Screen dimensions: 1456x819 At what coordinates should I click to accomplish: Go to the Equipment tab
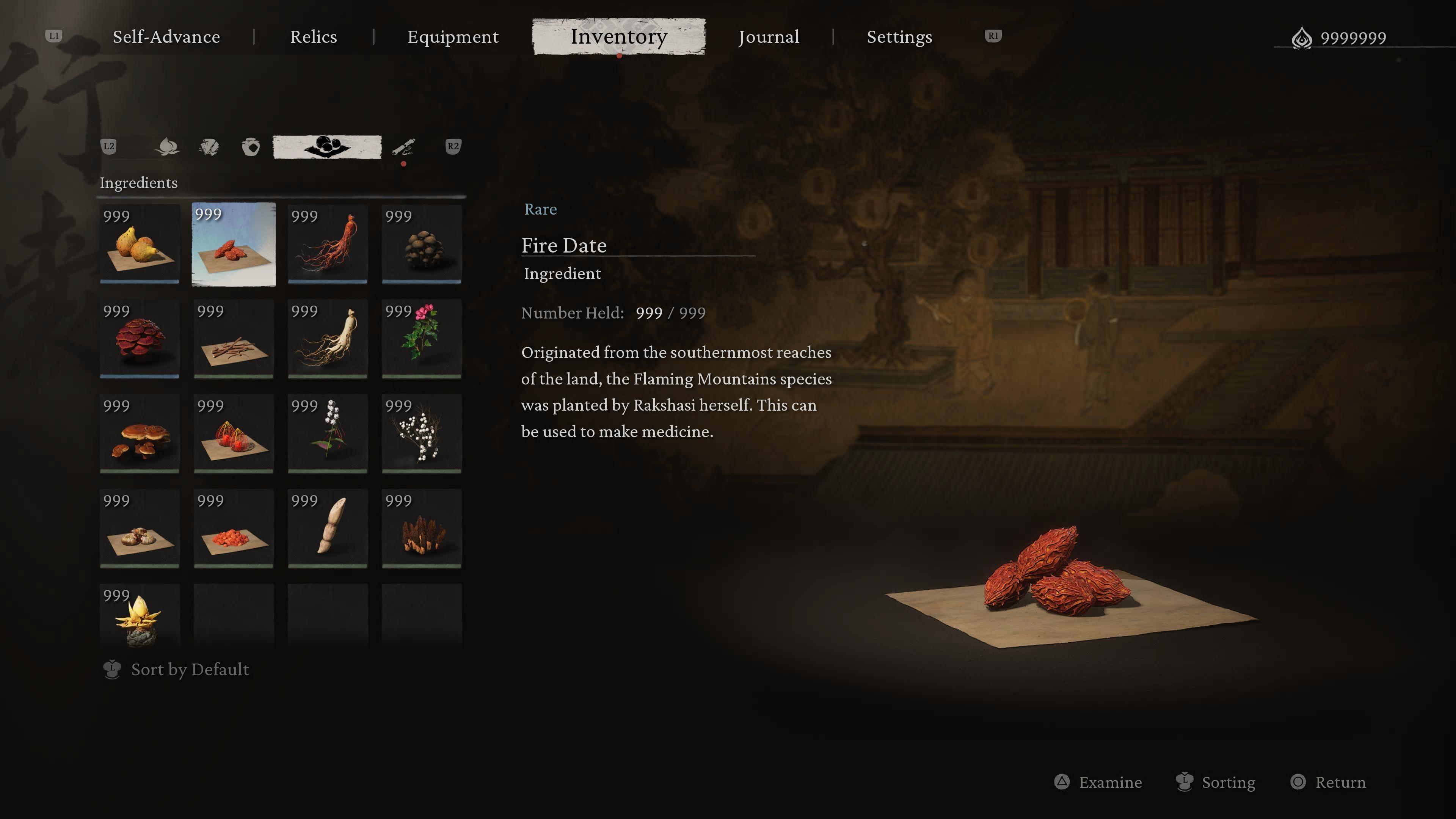tap(453, 37)
